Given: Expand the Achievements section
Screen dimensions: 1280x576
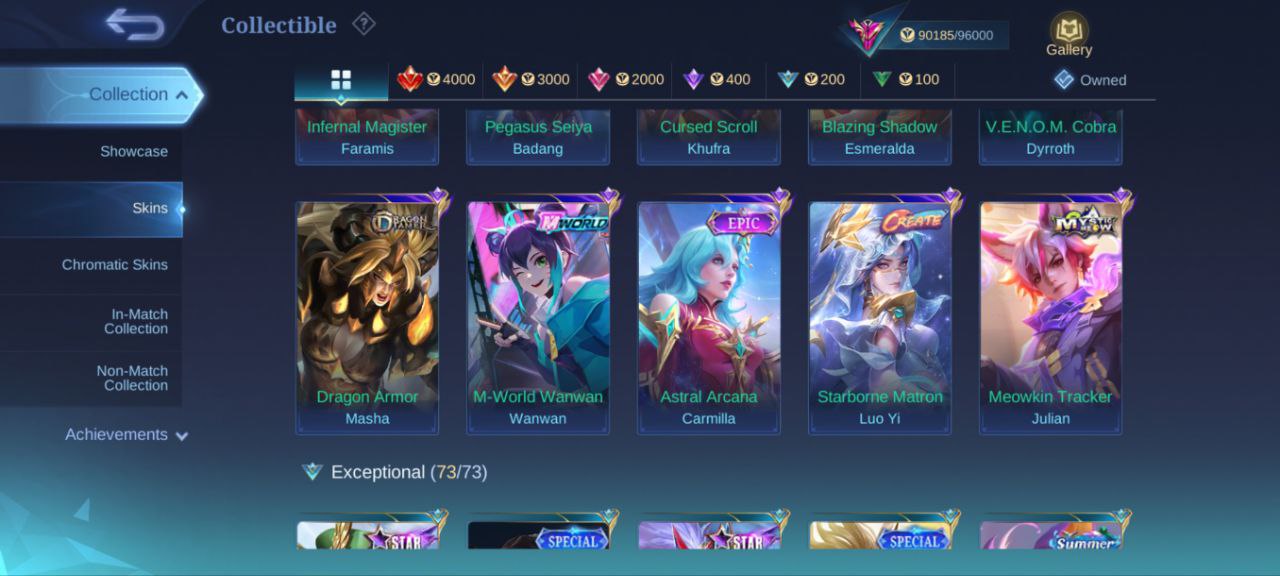Looking at the screenshot, I should [126, 435].
